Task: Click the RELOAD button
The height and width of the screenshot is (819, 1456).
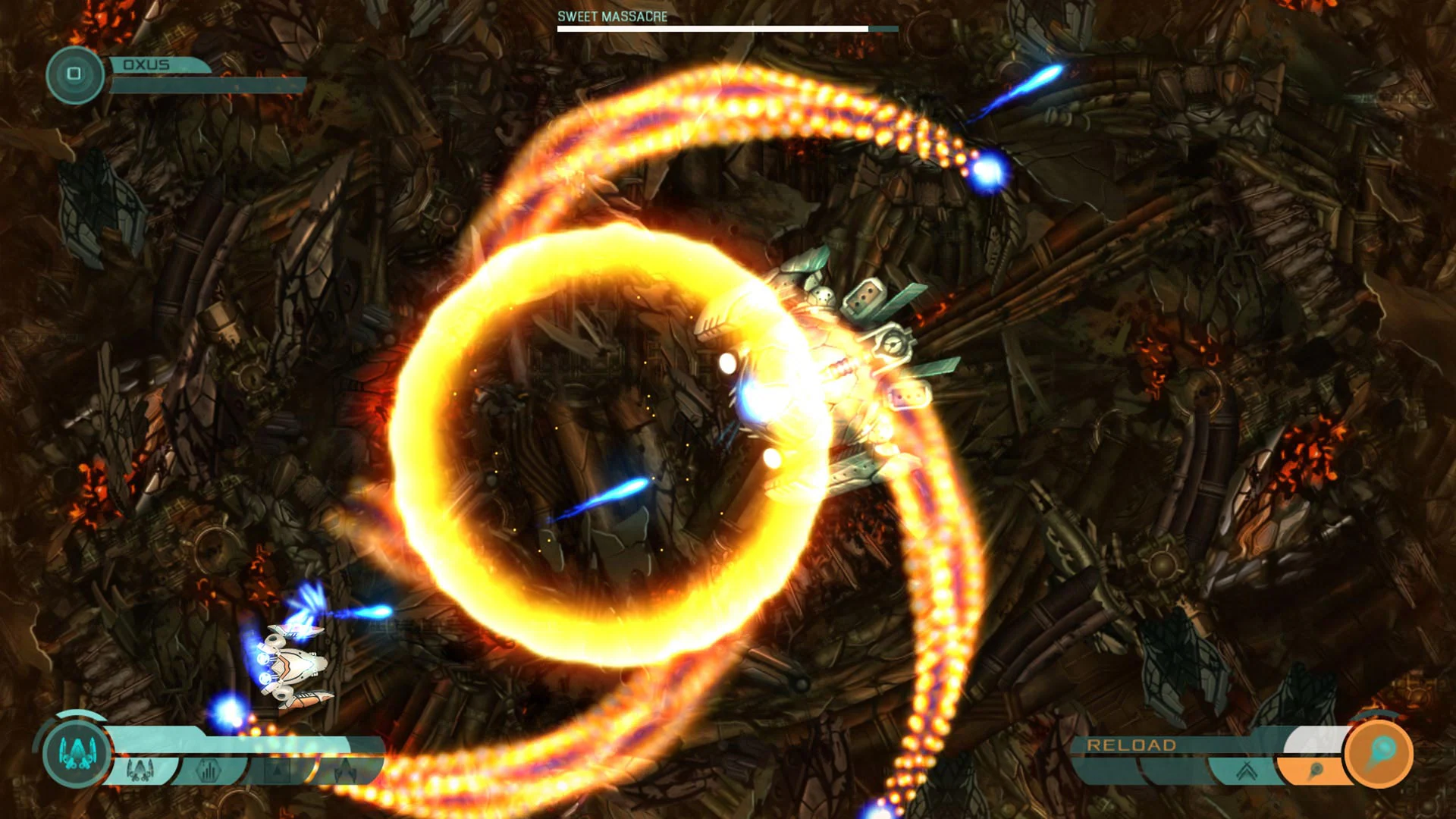Action: tap(1131, 745)
